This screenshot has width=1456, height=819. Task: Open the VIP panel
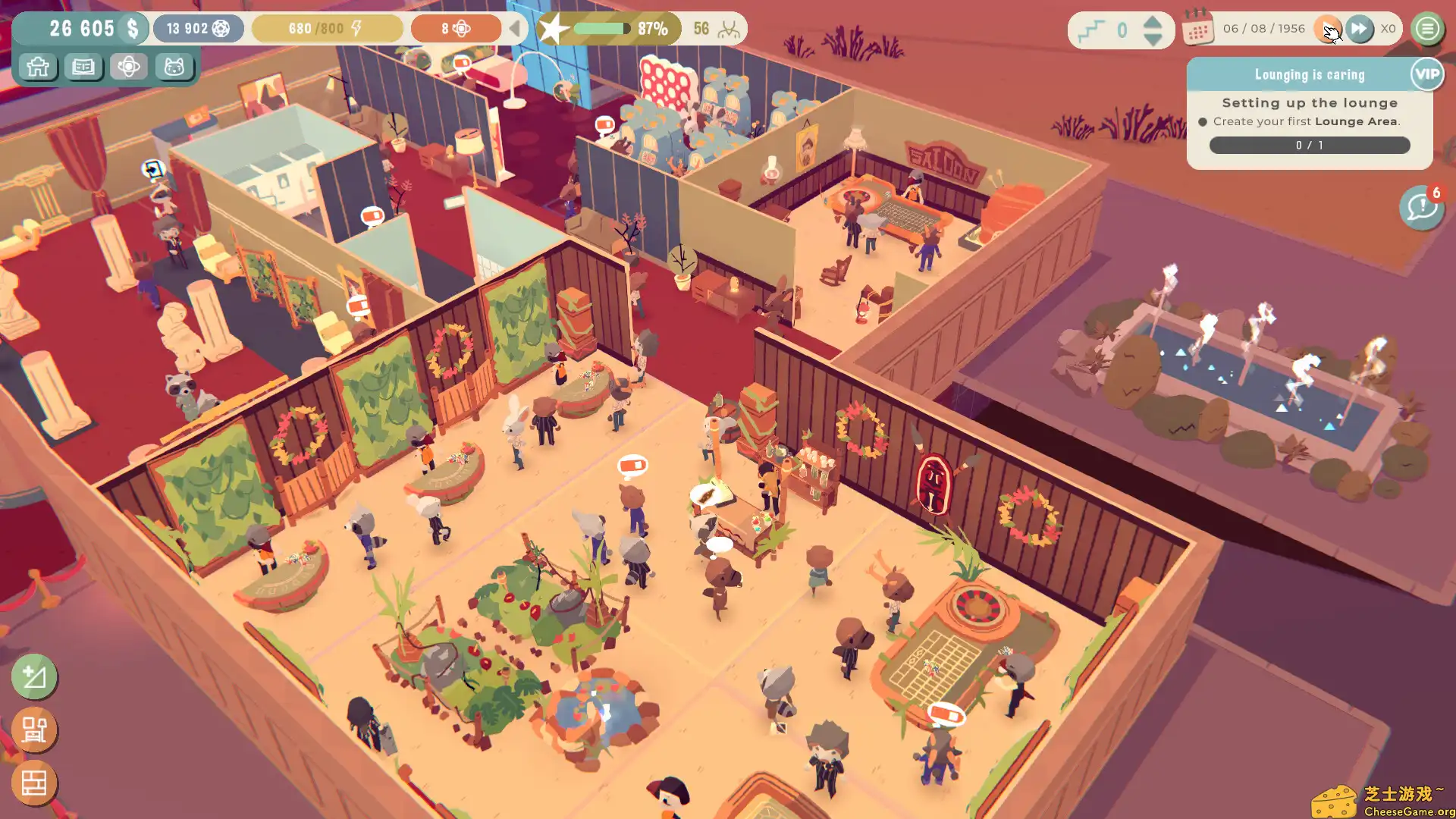[x=1426, y=74]
